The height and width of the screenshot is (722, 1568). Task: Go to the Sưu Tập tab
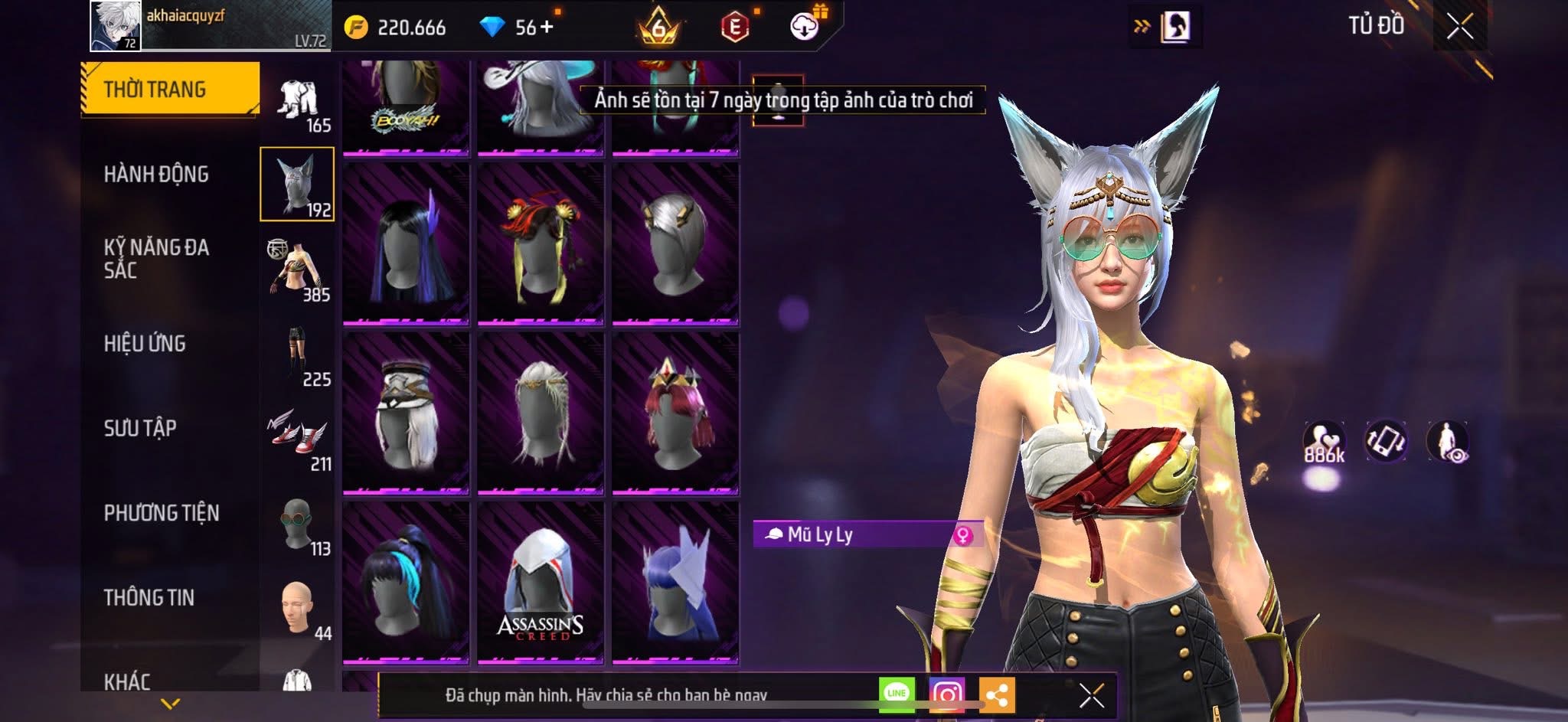(x=140, y=428)
